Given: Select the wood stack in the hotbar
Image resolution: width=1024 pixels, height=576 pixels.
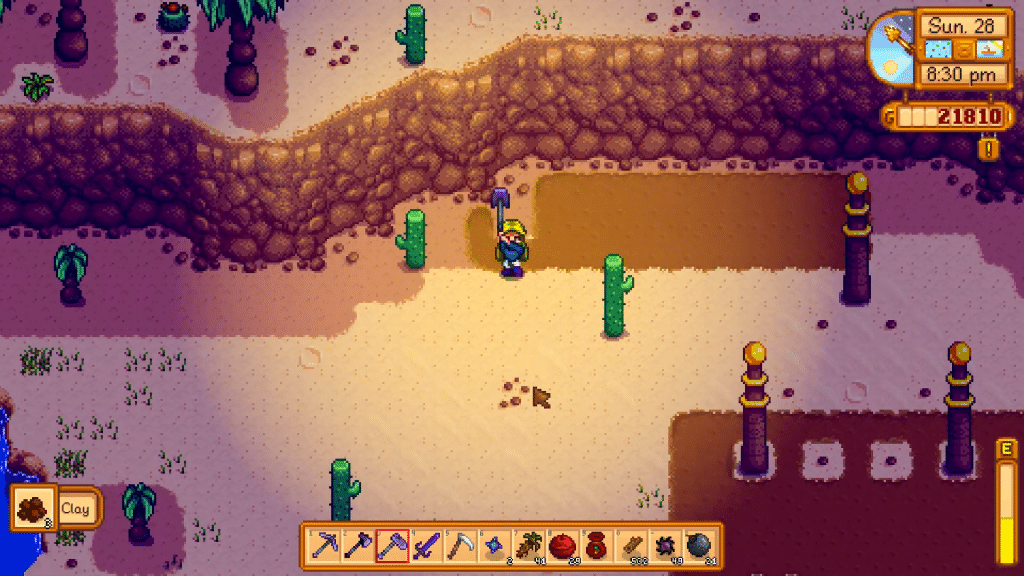Looking at the screenshot, I should click(x=630, y=545).
